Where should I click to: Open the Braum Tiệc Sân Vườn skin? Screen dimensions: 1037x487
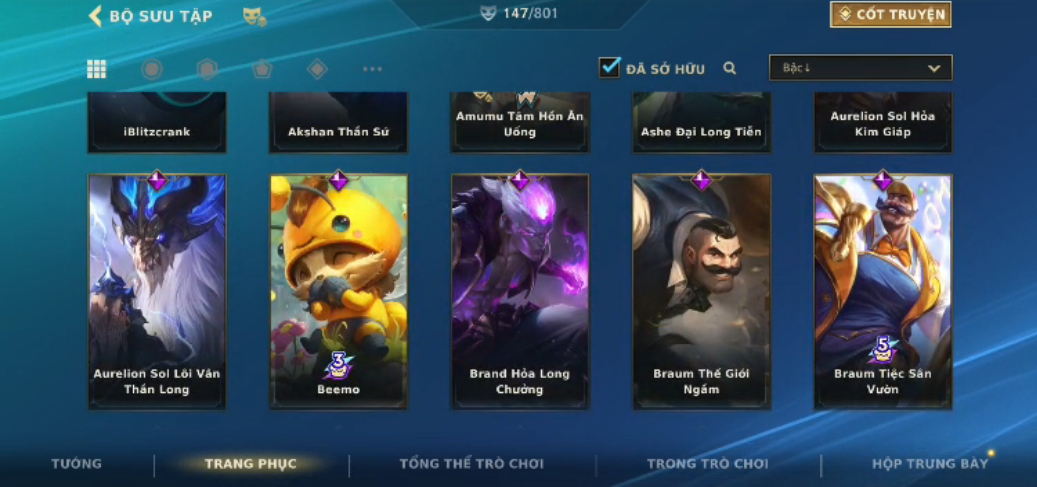pyautogui.click(x=882, y=291)
